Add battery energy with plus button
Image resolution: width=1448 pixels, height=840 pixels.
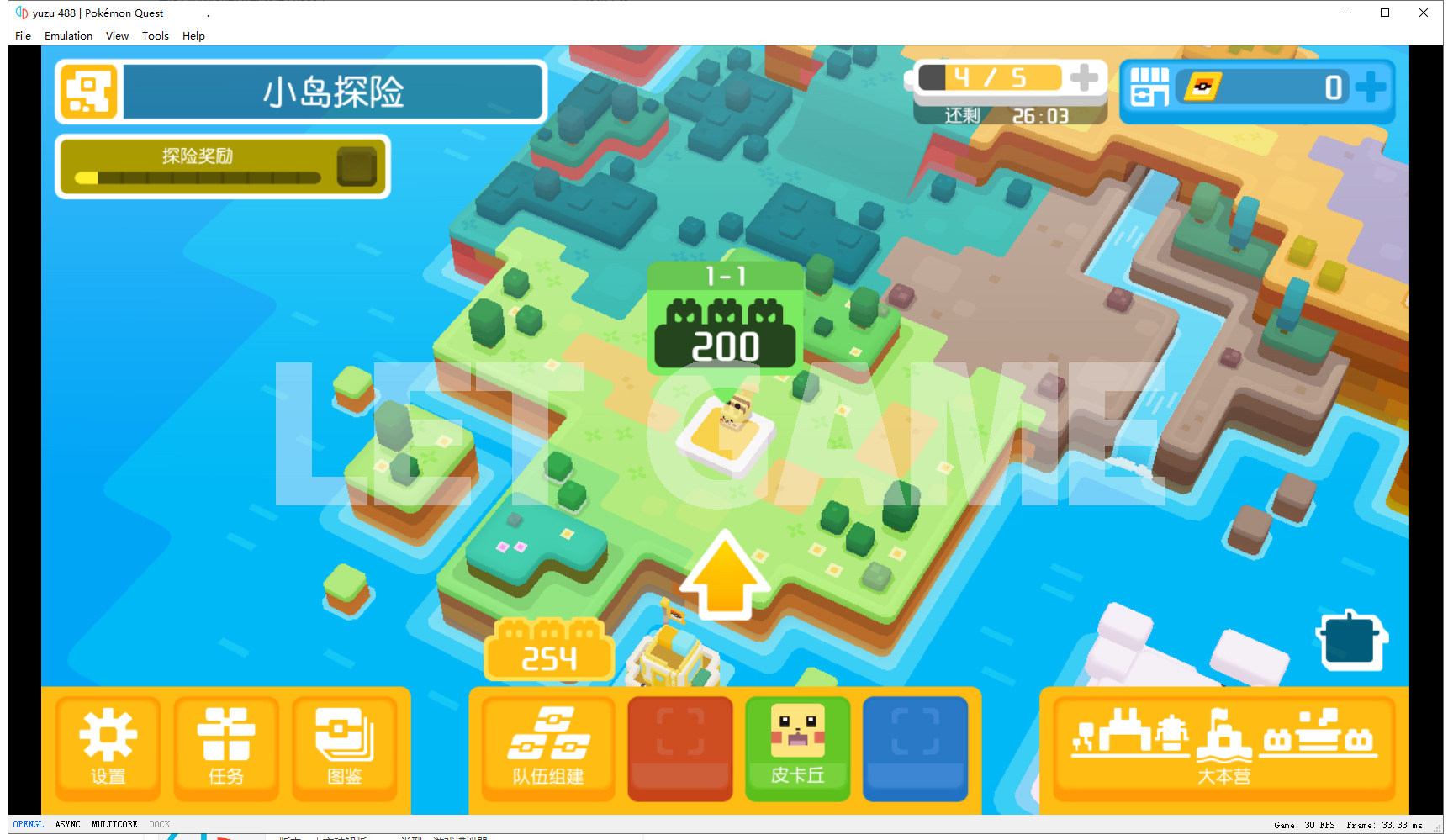[x=1084, y=78]
